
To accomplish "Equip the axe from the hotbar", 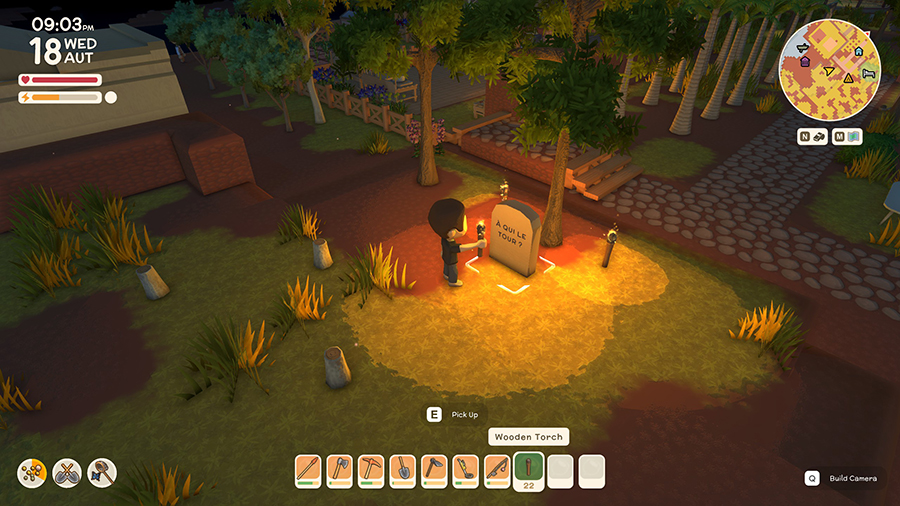I will (339, 469).
